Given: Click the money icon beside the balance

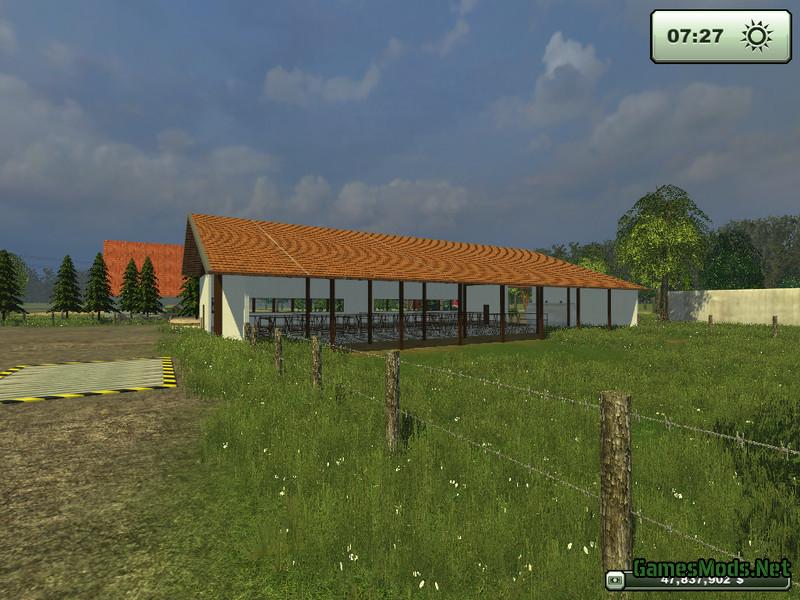Looking at the screenshot, I should [615, 580].
